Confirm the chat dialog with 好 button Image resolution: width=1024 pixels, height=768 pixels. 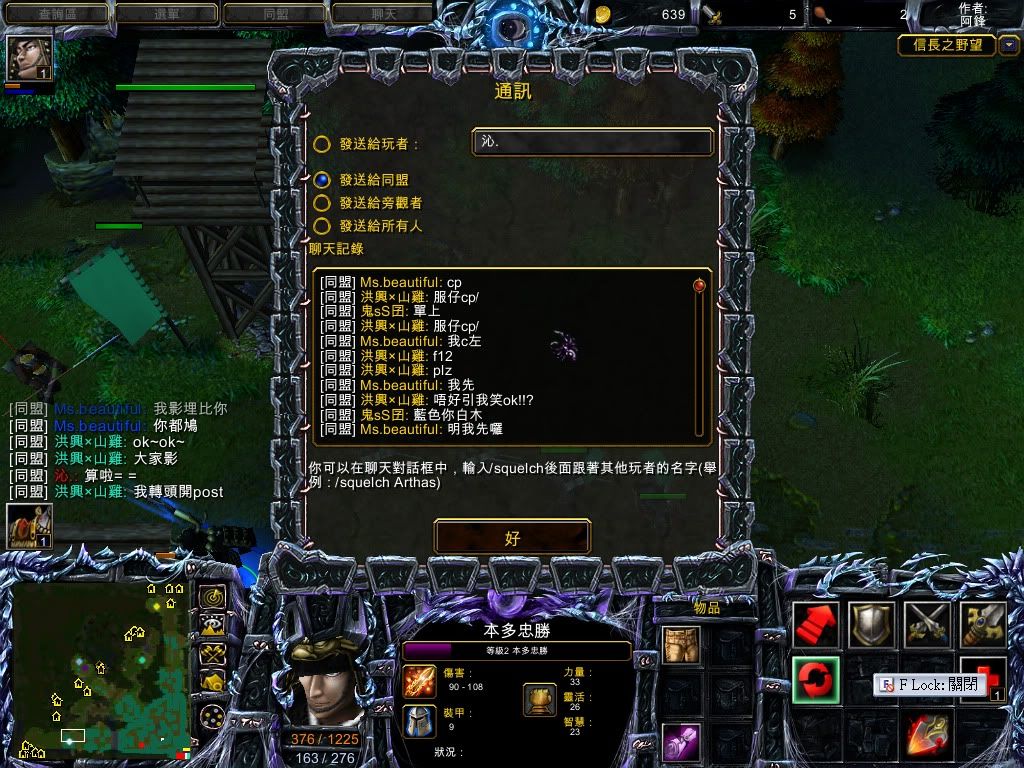coord(512,537)
